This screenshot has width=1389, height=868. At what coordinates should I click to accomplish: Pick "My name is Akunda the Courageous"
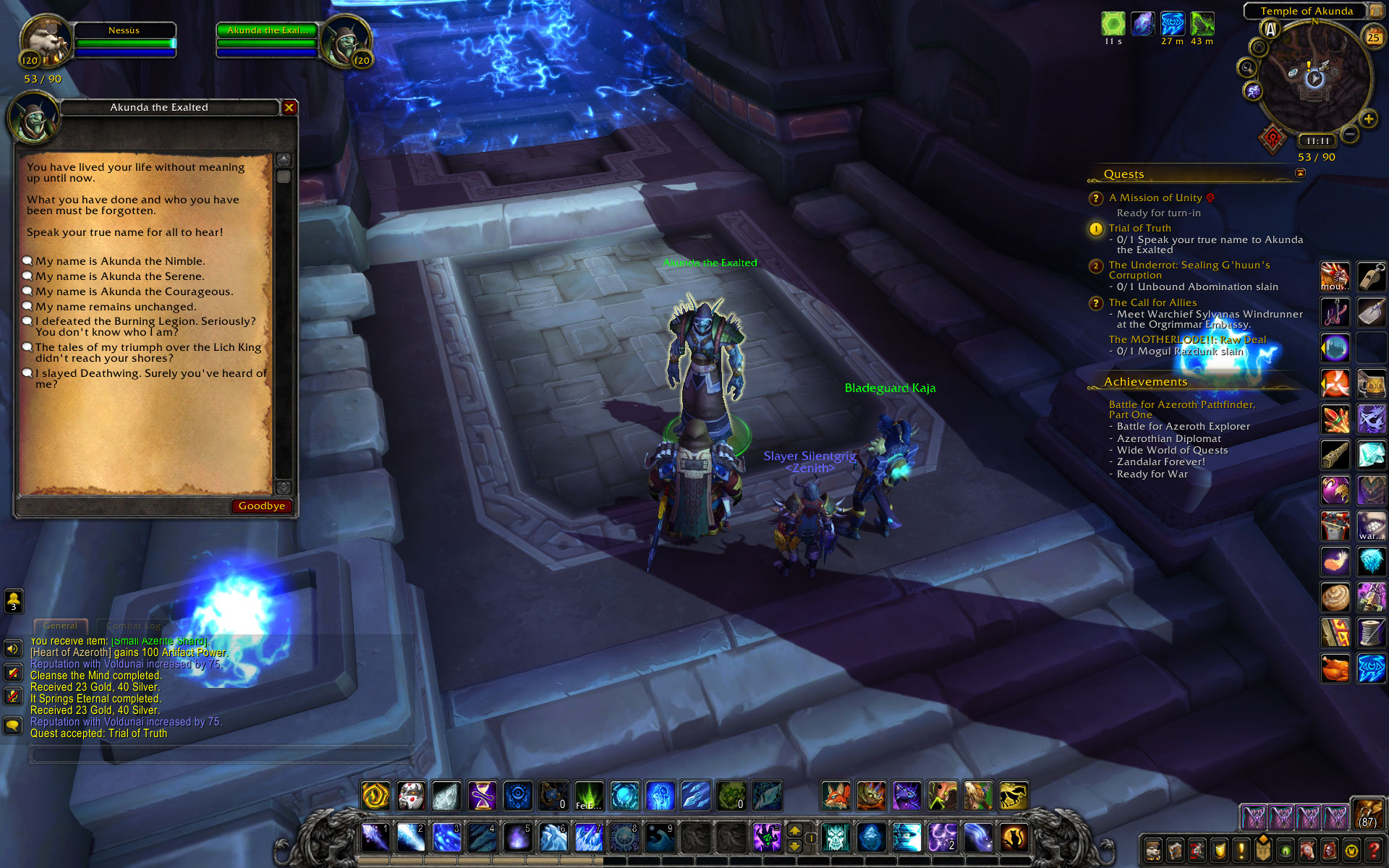134,292
